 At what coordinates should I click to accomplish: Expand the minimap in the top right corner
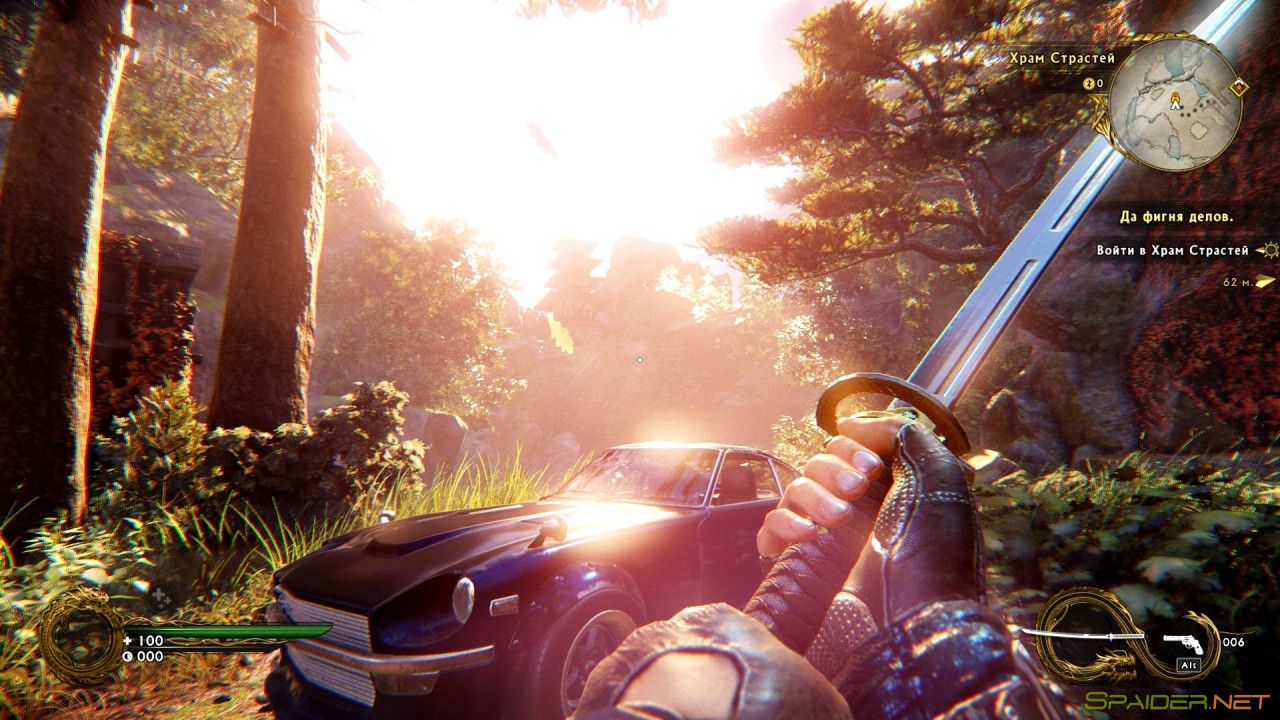1168,104
